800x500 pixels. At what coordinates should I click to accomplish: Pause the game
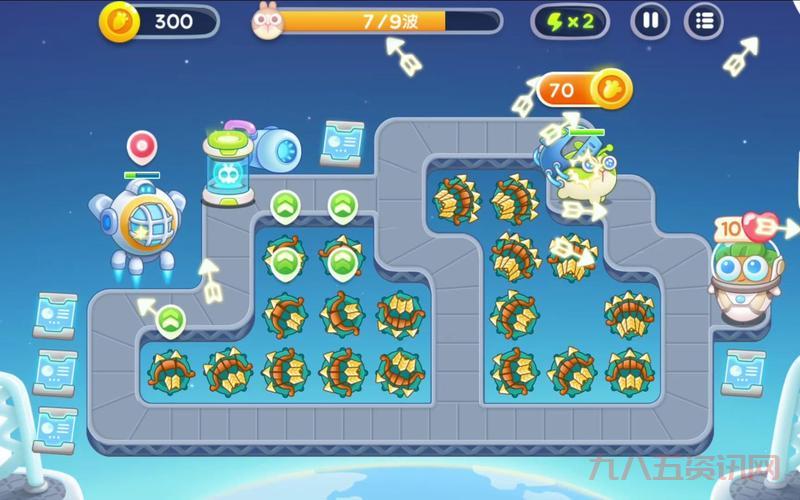(650, 21)
